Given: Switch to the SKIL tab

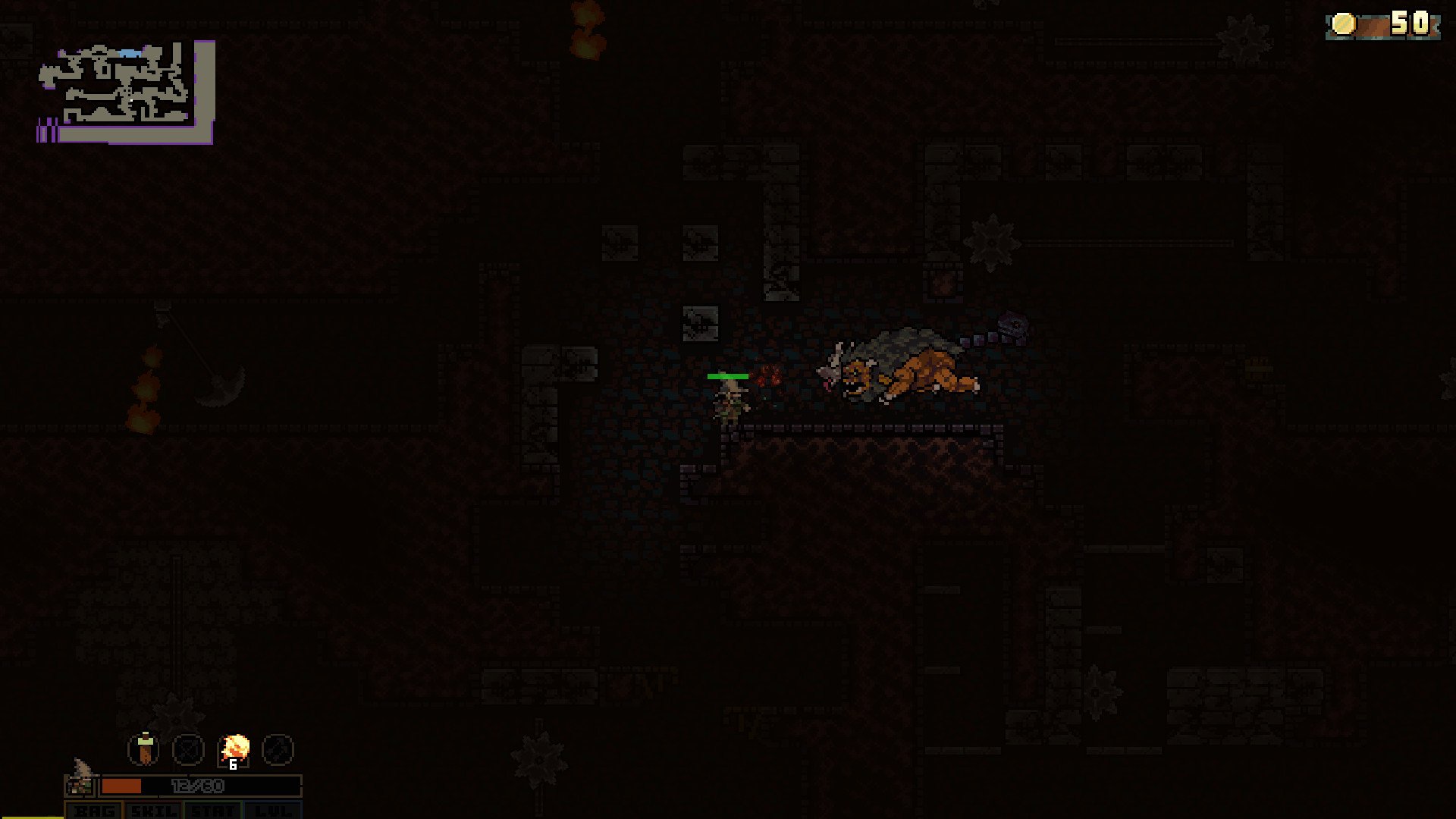Looking at the screenshot, I should (x=154, y=811).
